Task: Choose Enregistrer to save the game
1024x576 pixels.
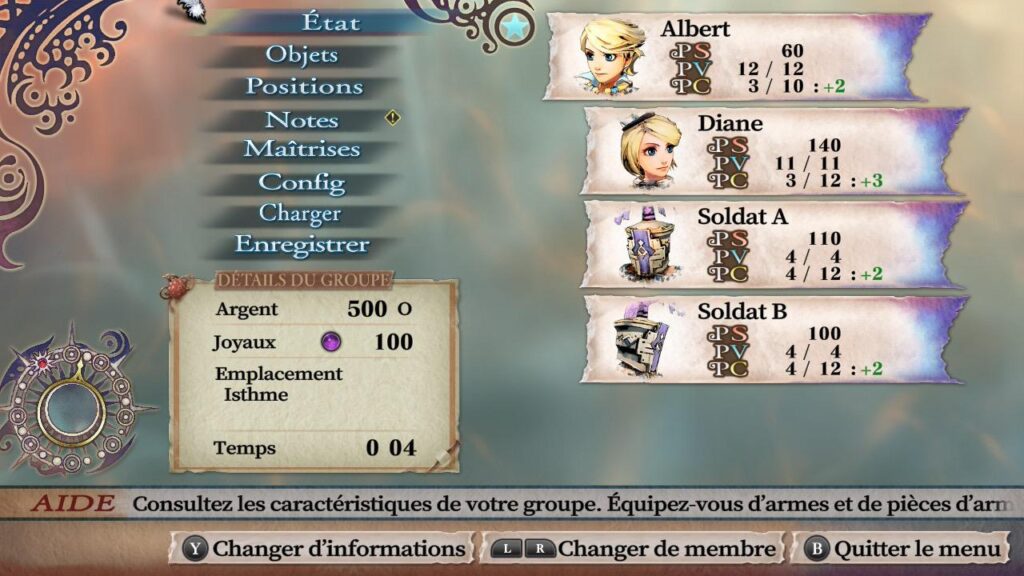Action: click(x=301, y=244)
